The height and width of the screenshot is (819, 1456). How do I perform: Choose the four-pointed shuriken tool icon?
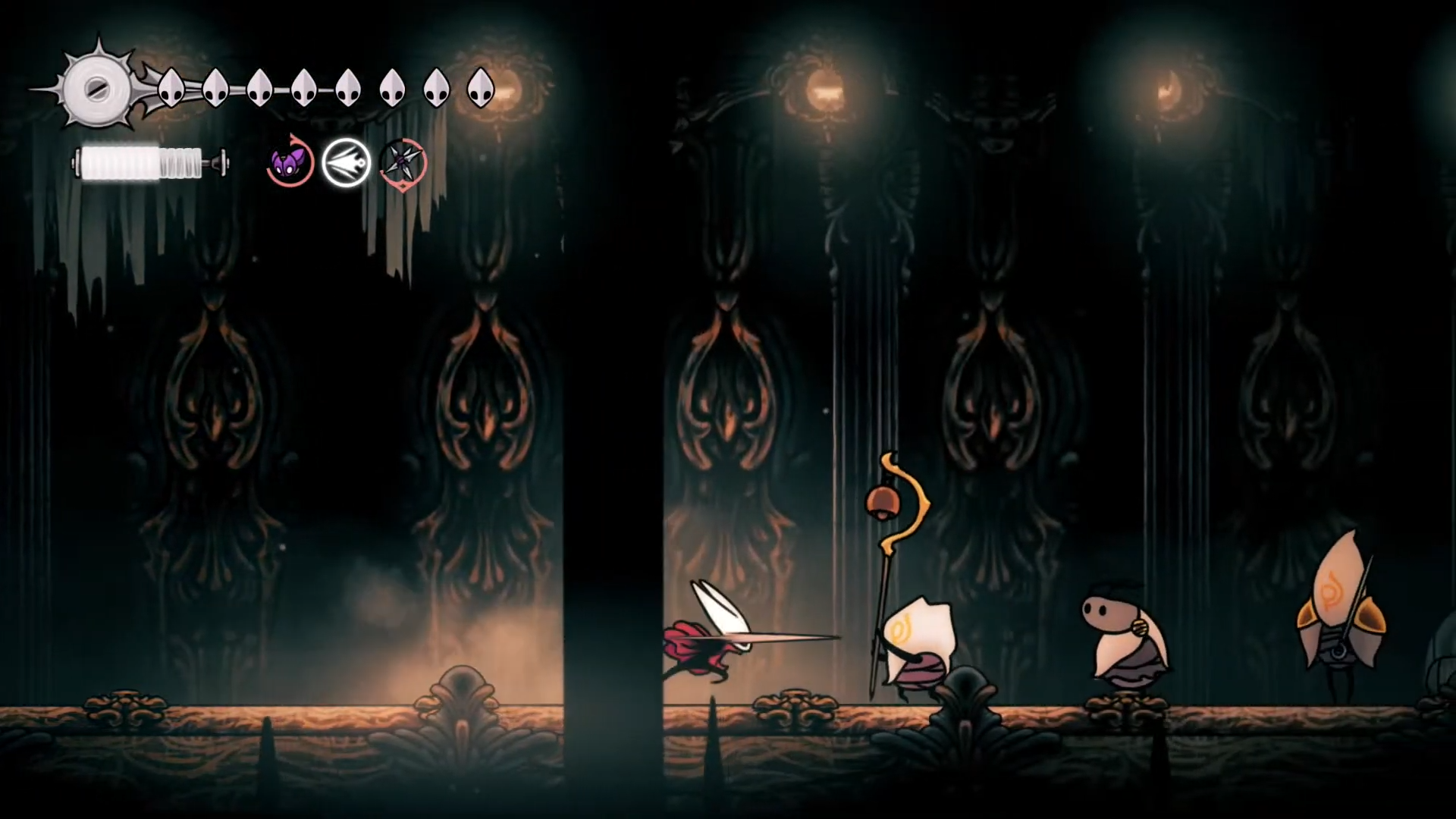point(403,162)
